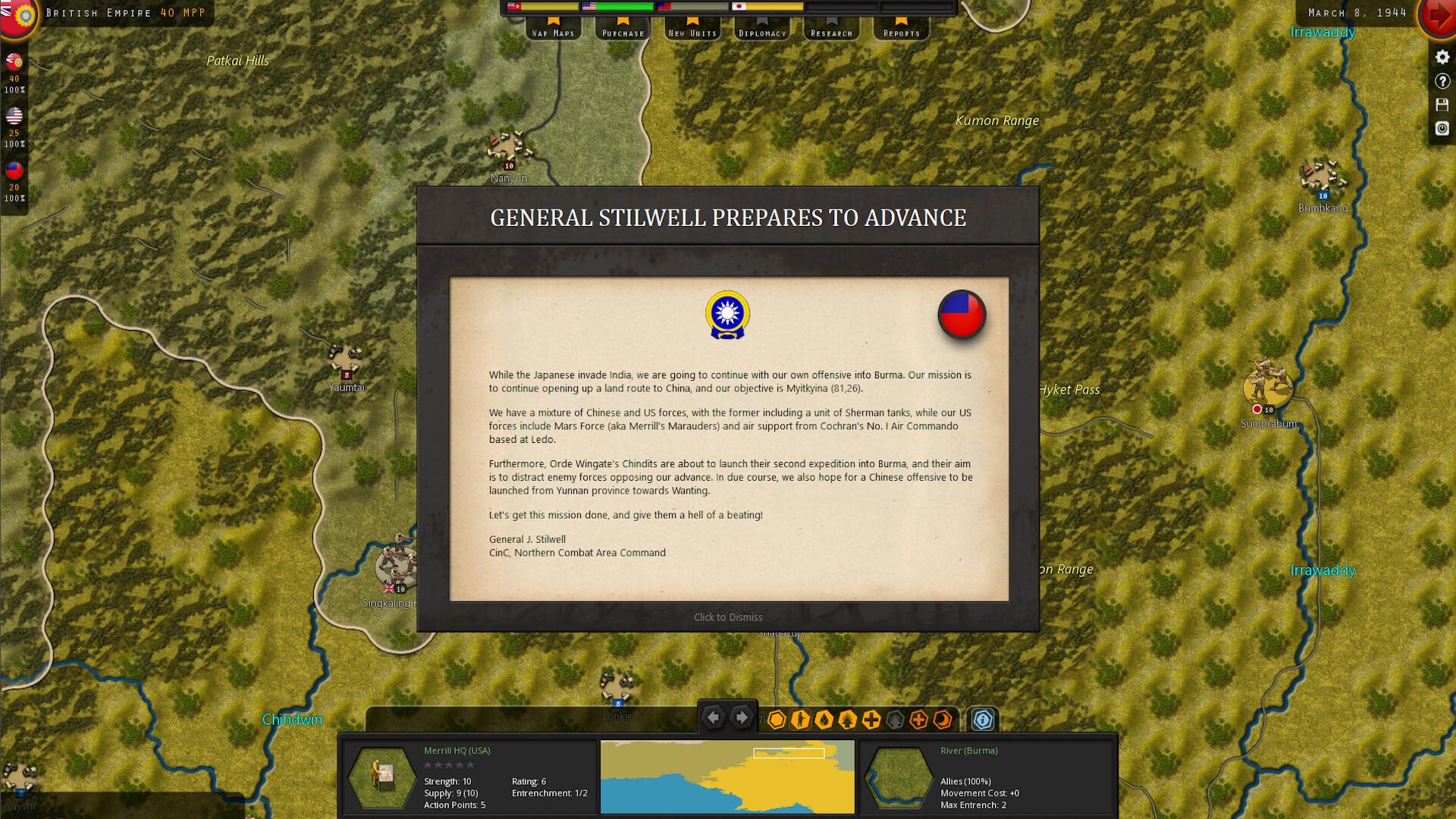The height and width of the screenshot is (819, 1456).
Task: Click the viewport rectangle on the minimap
Action: 789,752
